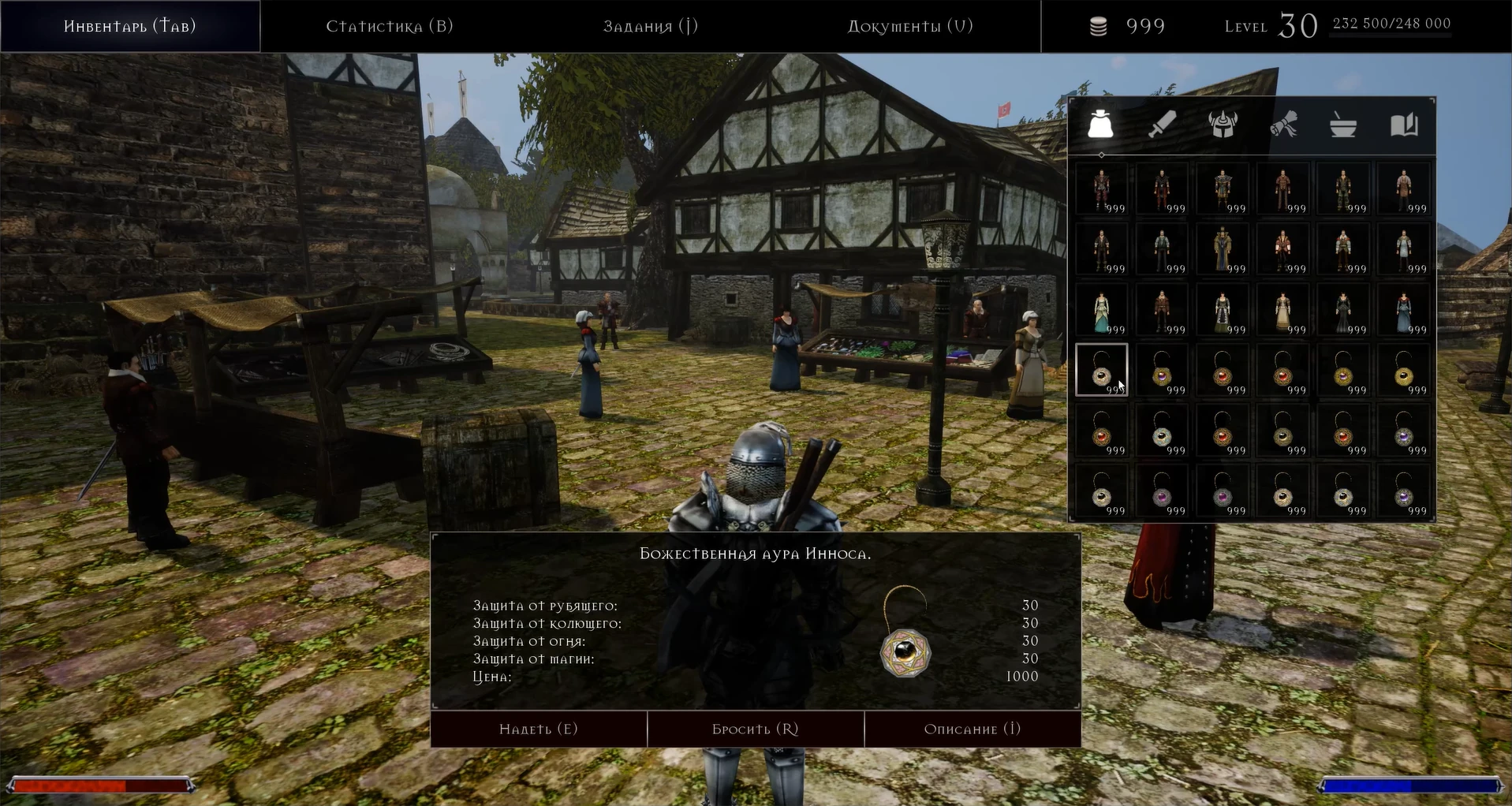Drop the item with Бросить button
The width and height of the screenshot is (1512, 806).
tap(756, 729)
